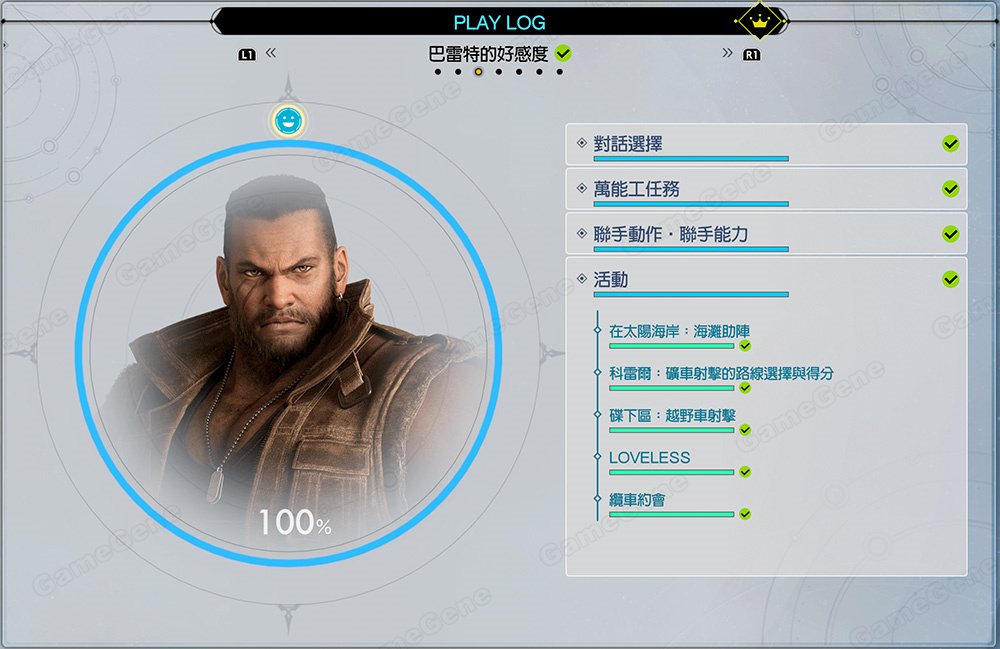This screenshot has height=649, width=1000.
Task: Select the 在太陽海岸:海灘助陣 entry
Action: [x=679, y=332]
